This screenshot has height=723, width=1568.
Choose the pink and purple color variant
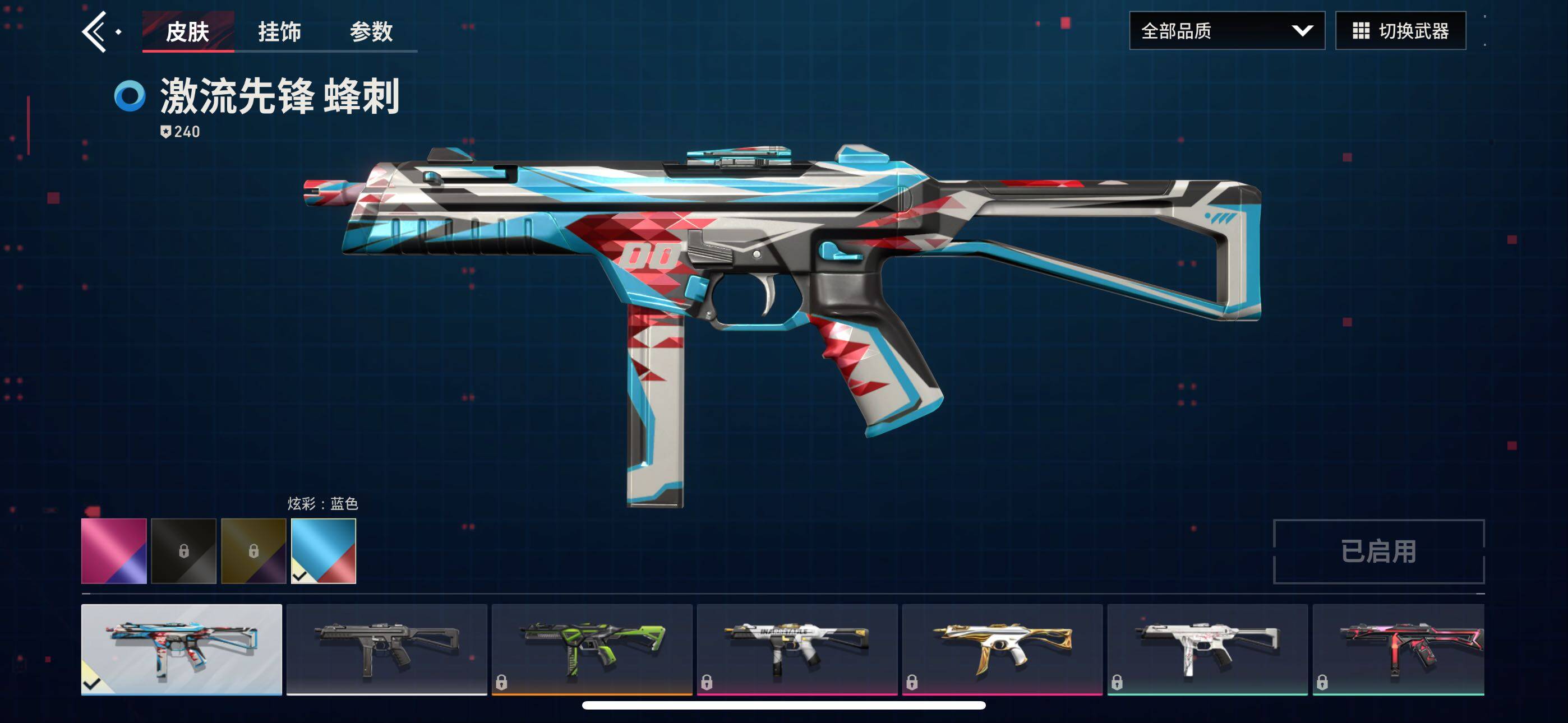pyautogui.click(x=114, y=551)
